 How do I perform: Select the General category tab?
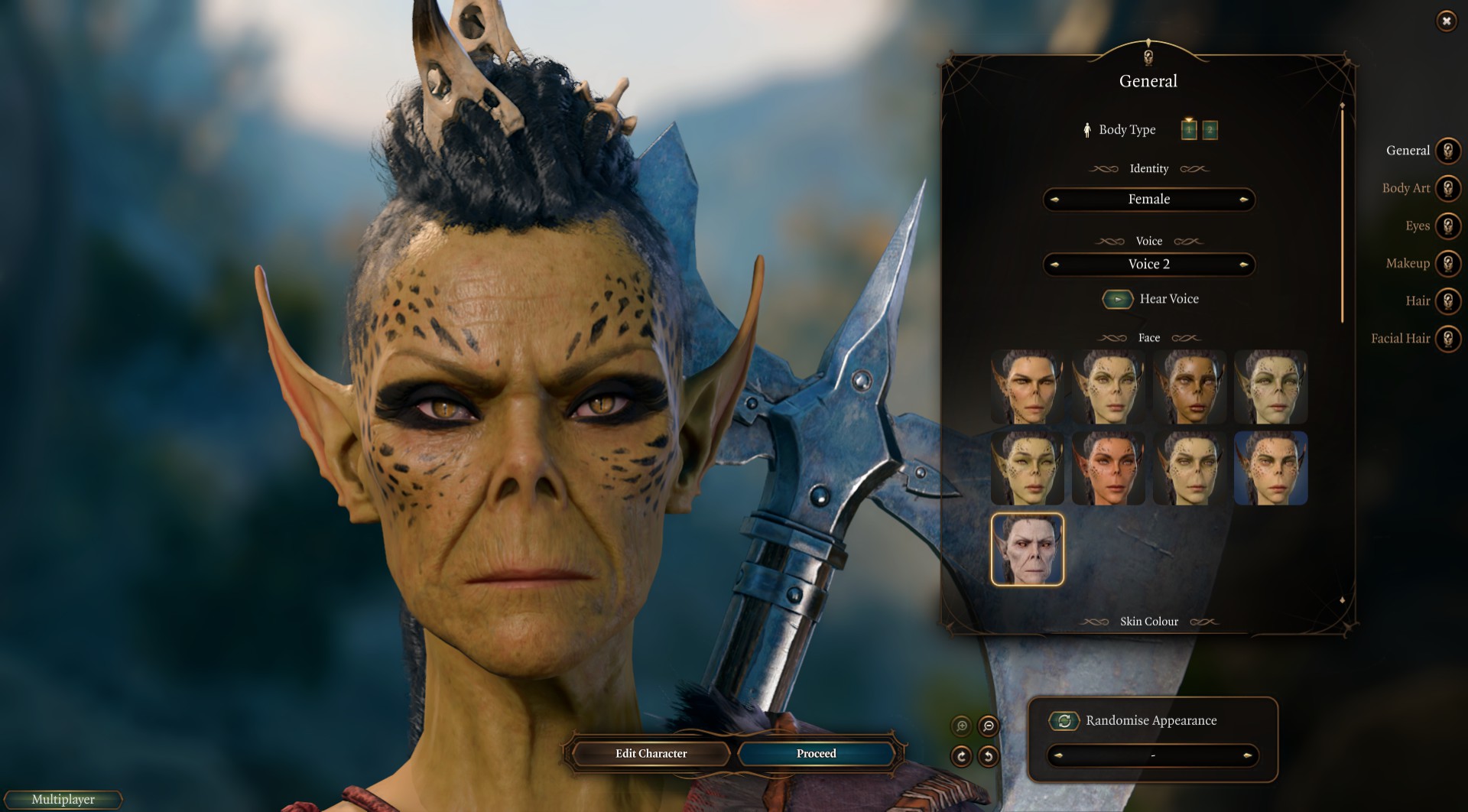[1447, 151]
